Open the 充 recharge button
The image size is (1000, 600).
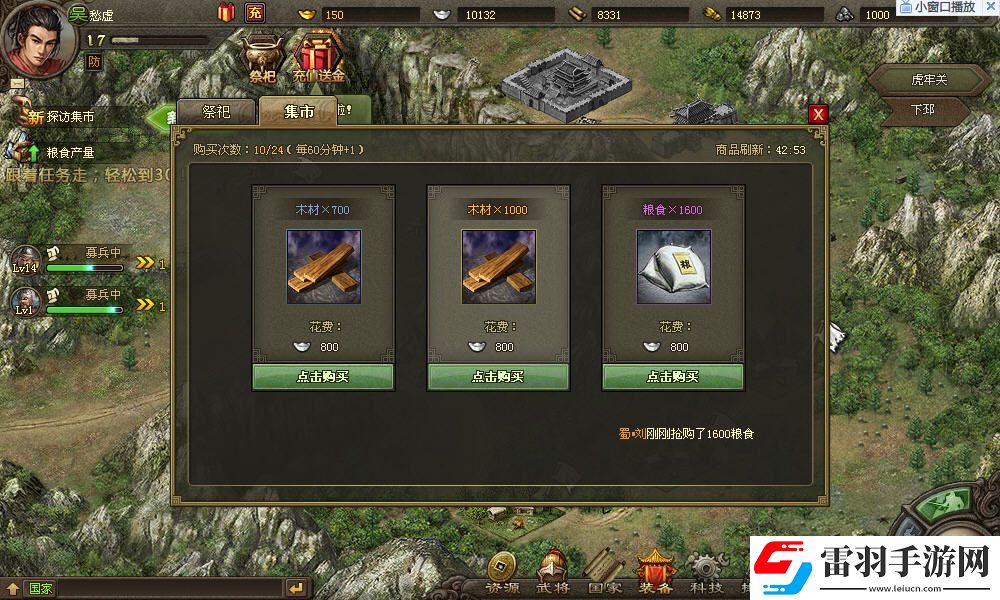255,13
